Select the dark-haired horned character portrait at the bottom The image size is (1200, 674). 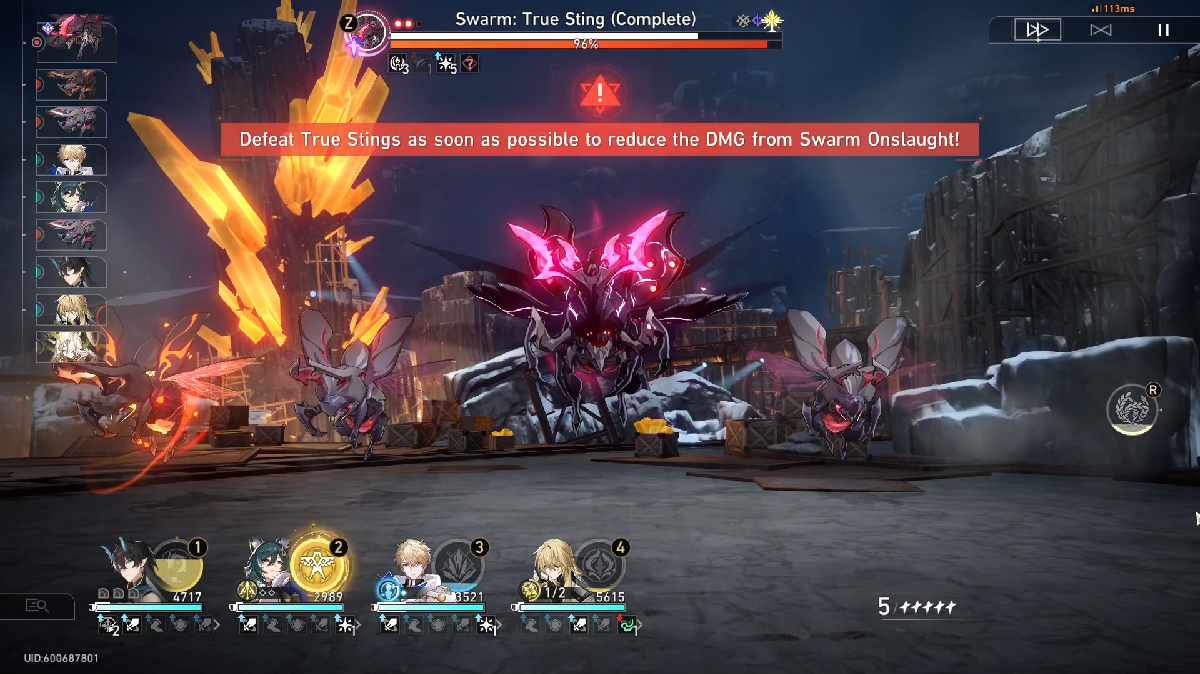coord(126,571)
